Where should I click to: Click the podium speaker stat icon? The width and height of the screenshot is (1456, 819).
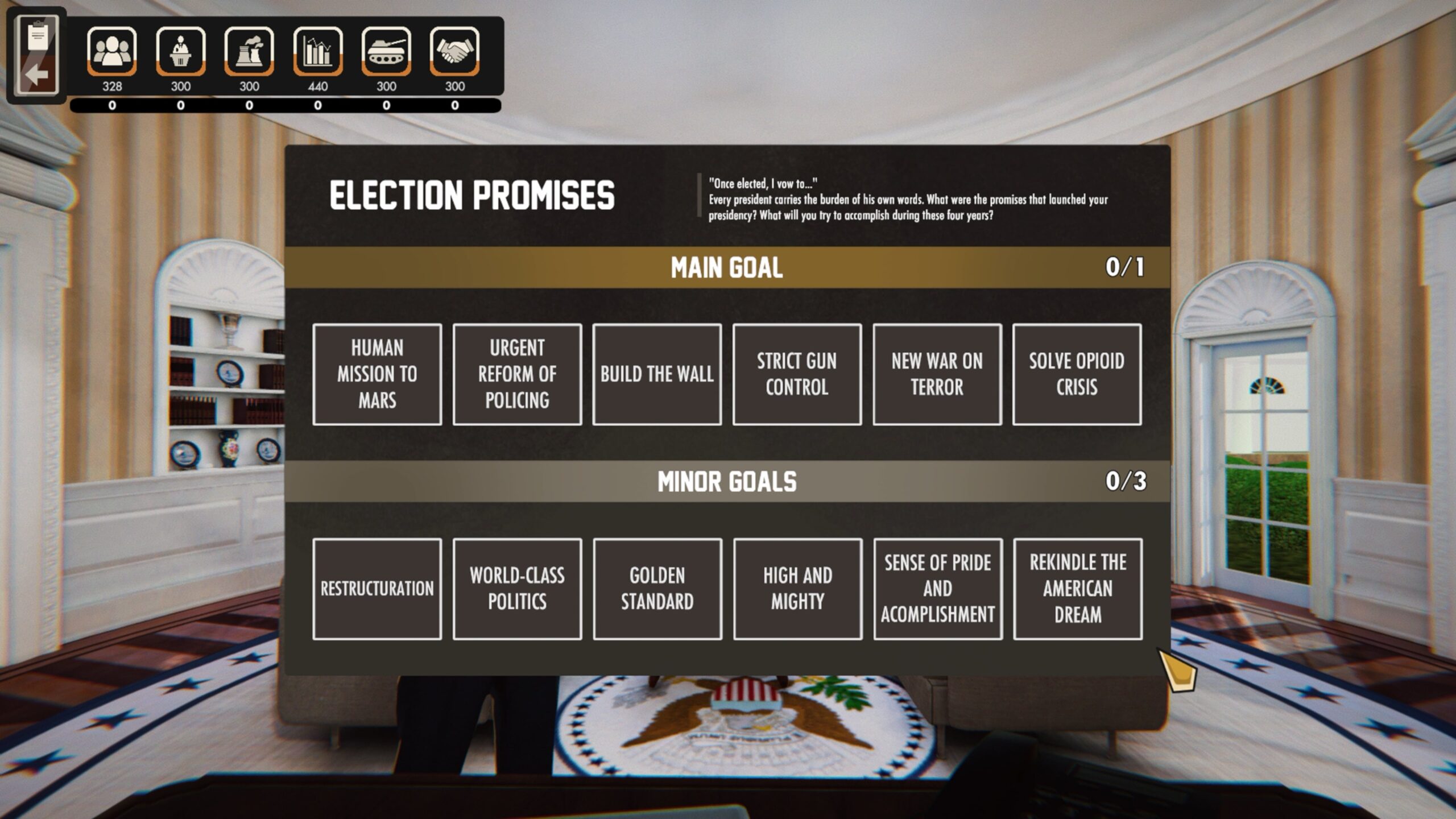(181, 51)
